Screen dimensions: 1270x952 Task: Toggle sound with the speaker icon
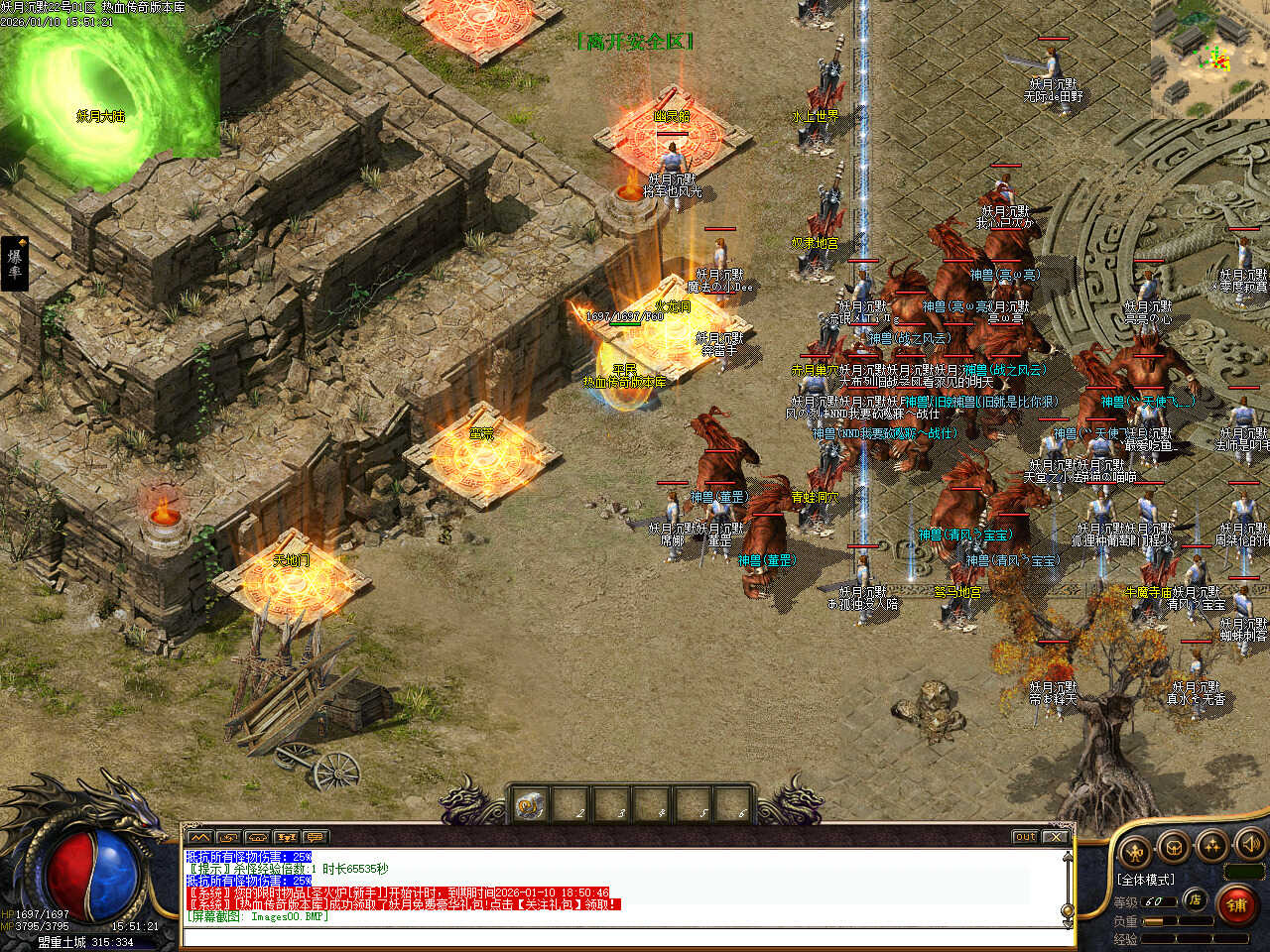point(1249,845)
